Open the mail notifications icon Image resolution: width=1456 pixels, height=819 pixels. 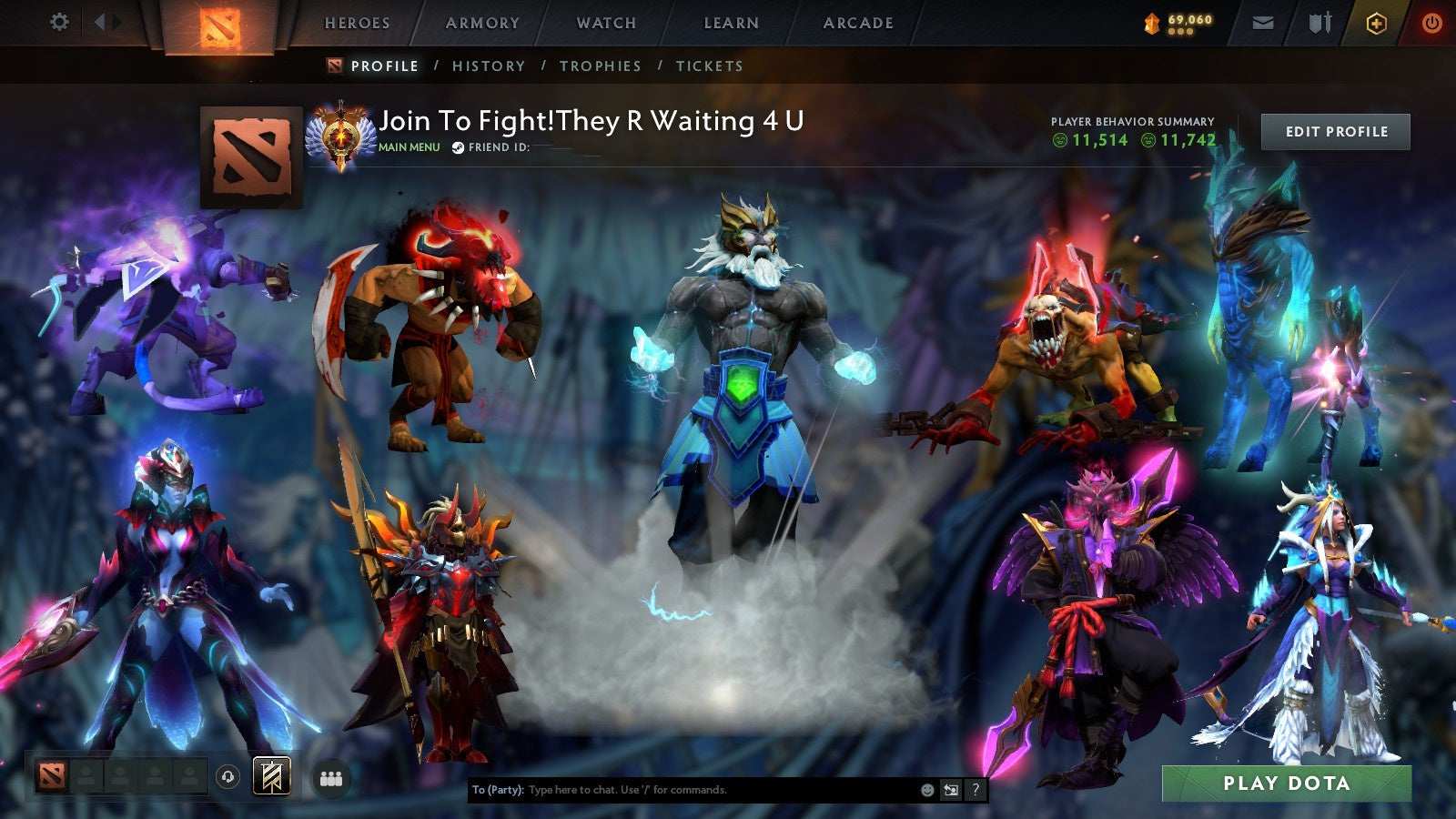(1263, 23)
